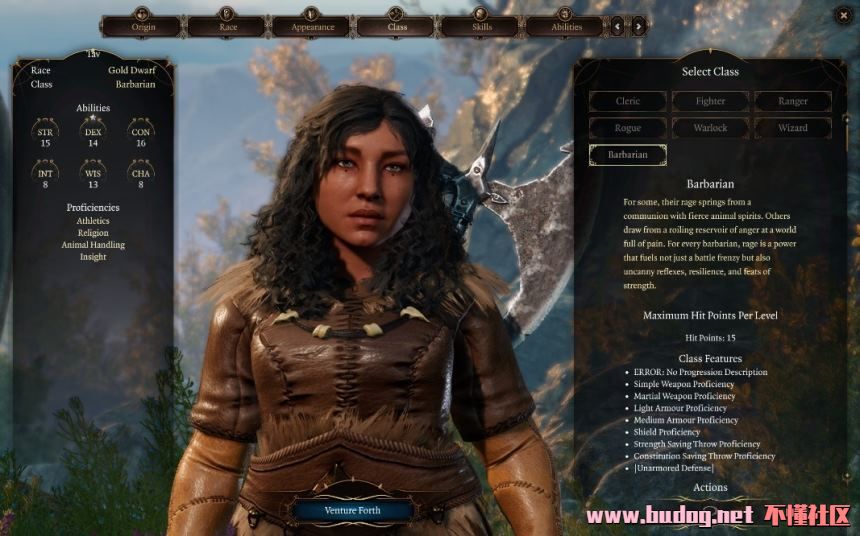This screenshot has width=860, height=536.
Task: Pick the Wizard class
Action: [793, 128]
